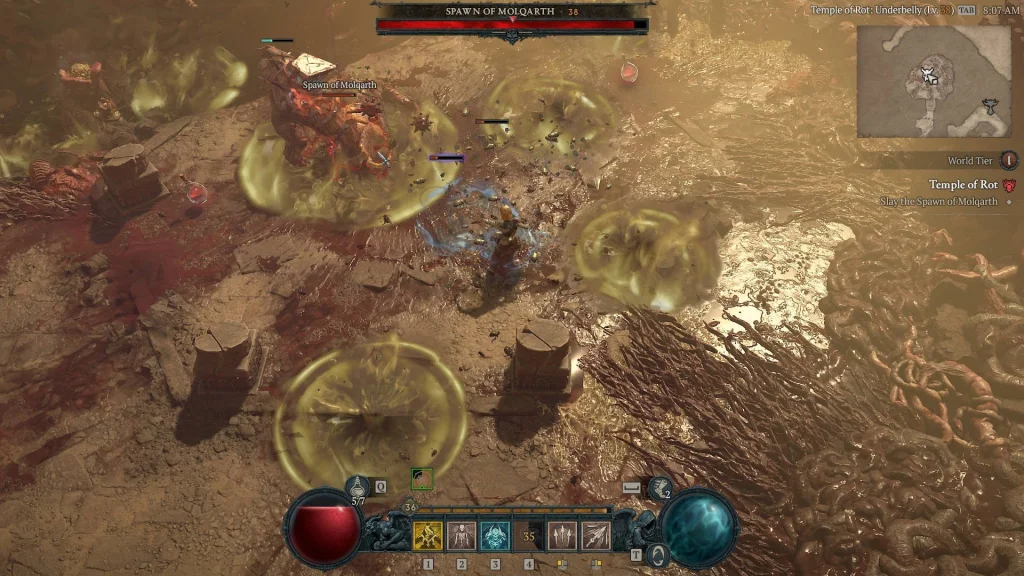Select the slot 4 skill on cooldown
Viewport: 1024px width, 576px height.
(x=529, y=536)
